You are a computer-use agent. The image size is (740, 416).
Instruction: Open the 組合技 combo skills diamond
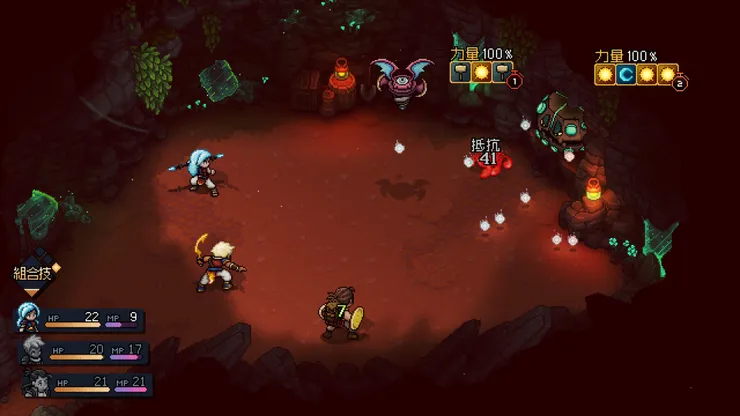[x=32, y=273]
